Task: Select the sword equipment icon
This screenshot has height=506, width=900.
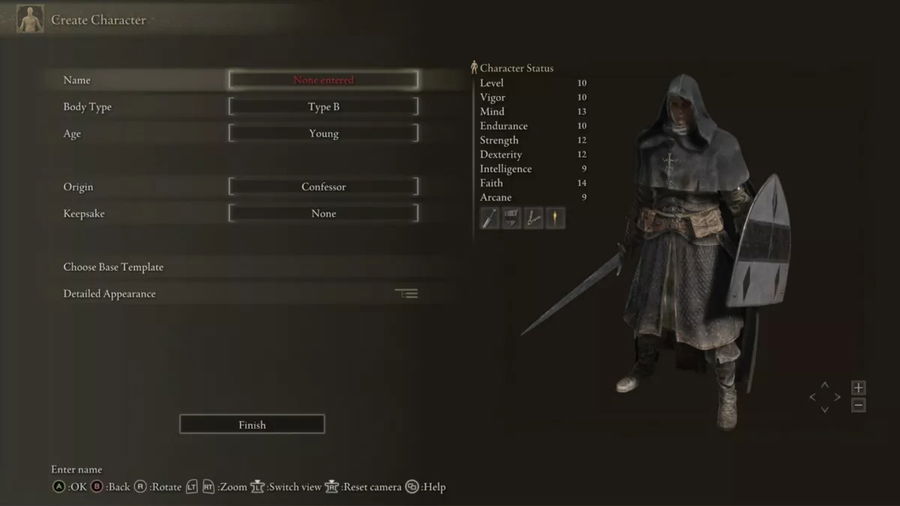Action: [490, 219]
